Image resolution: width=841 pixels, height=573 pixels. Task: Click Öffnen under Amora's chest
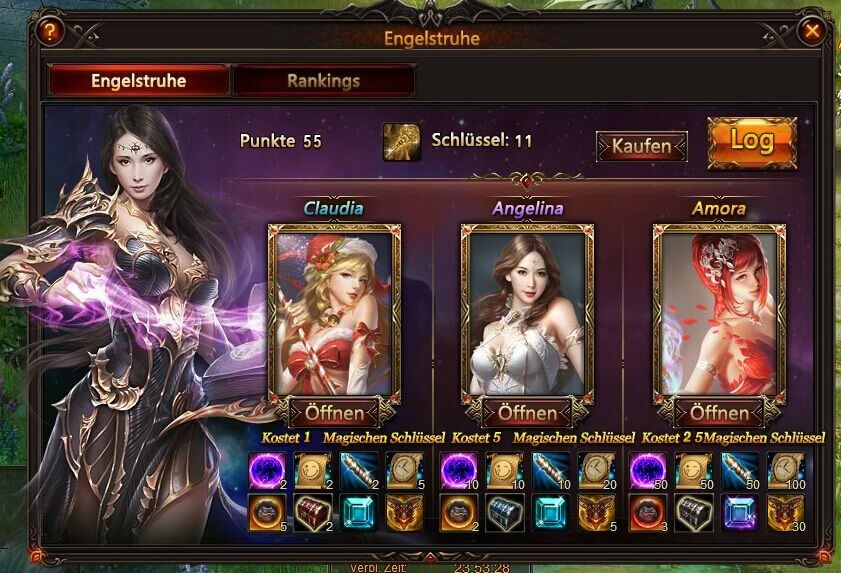pyautogui.click(x=718, y=412)
